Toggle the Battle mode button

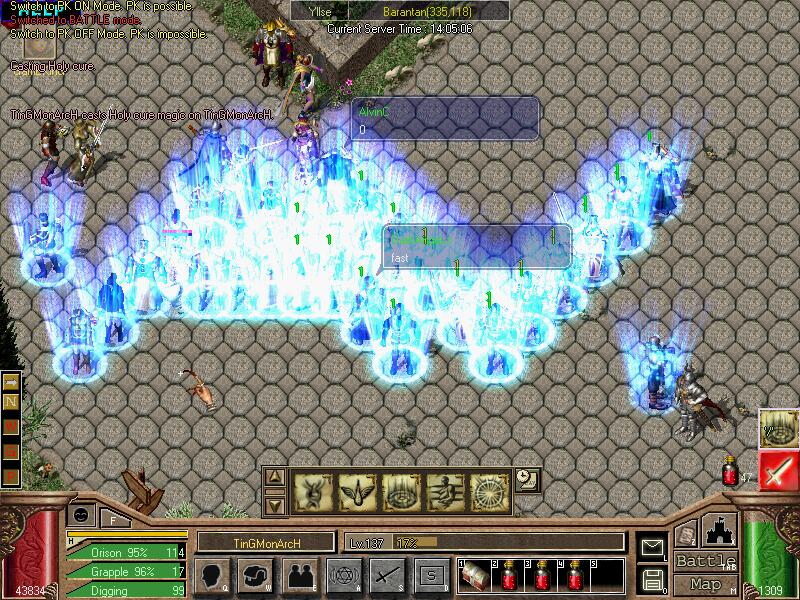[705, 560]
